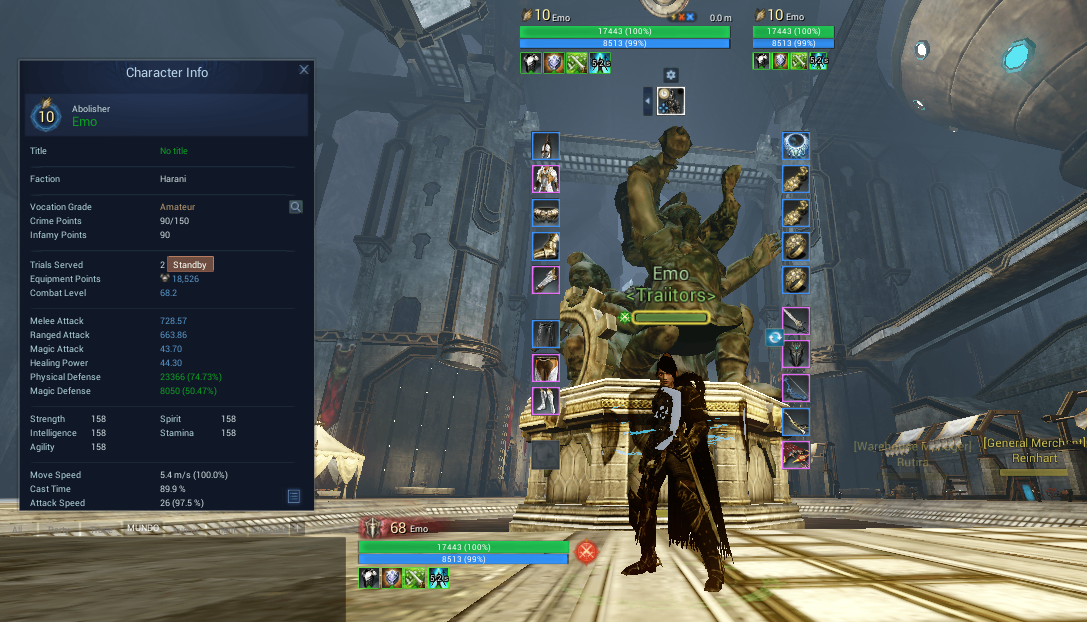Select the MUNDO chat tab
The height and width of the screenshot is (622, 1087).
[142, 527]
